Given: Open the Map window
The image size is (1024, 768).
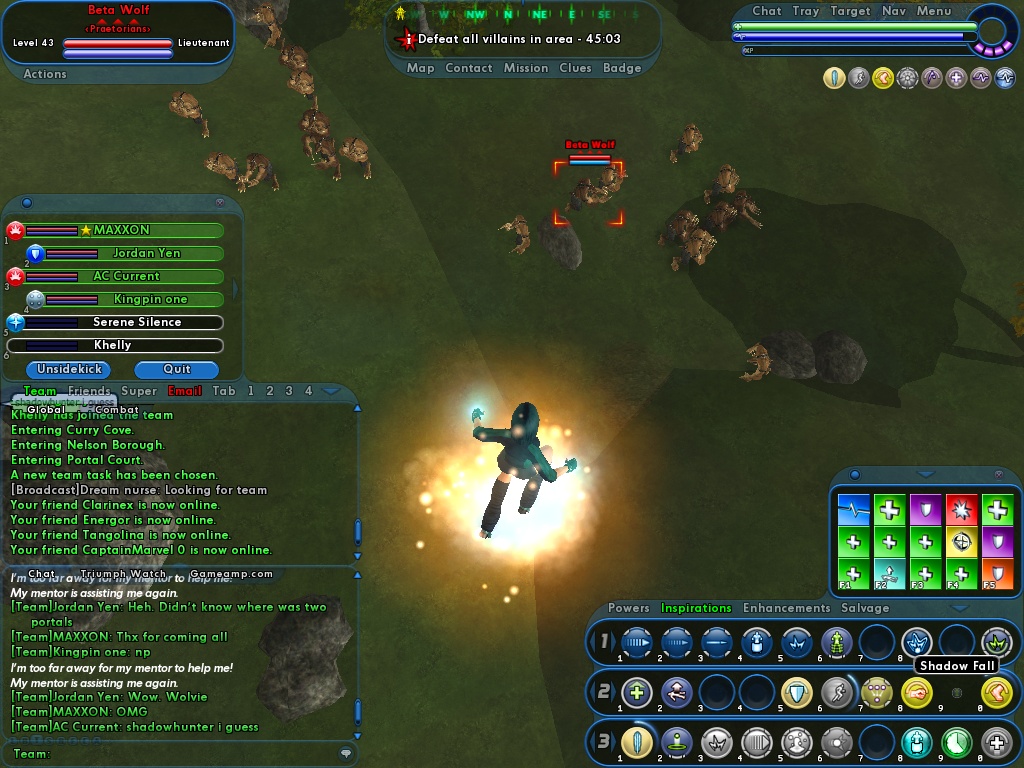Looking at the screenshot, I should click(x=420, y=68).
